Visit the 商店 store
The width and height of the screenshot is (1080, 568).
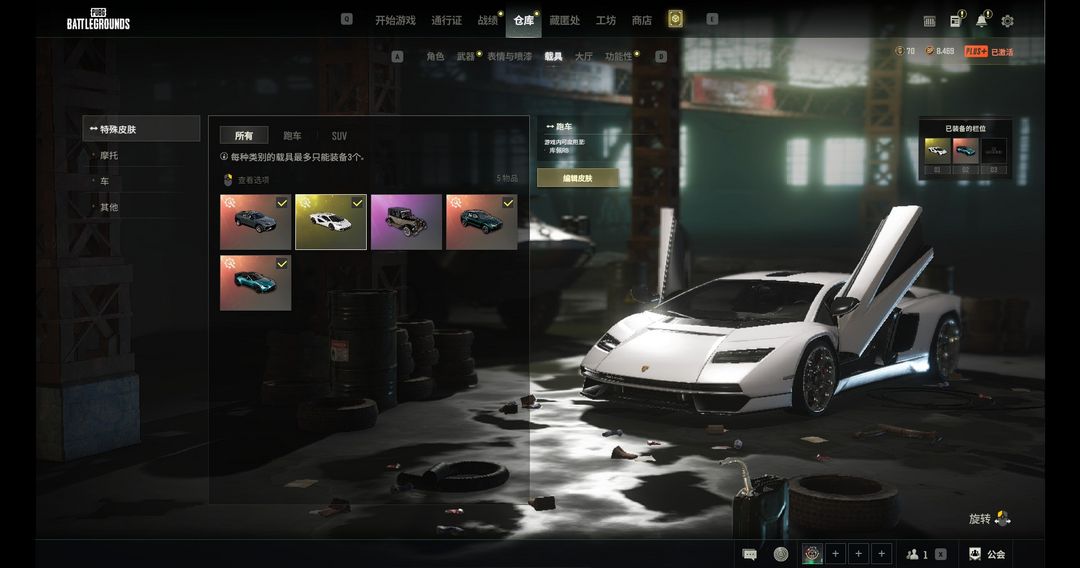point(642,20)
